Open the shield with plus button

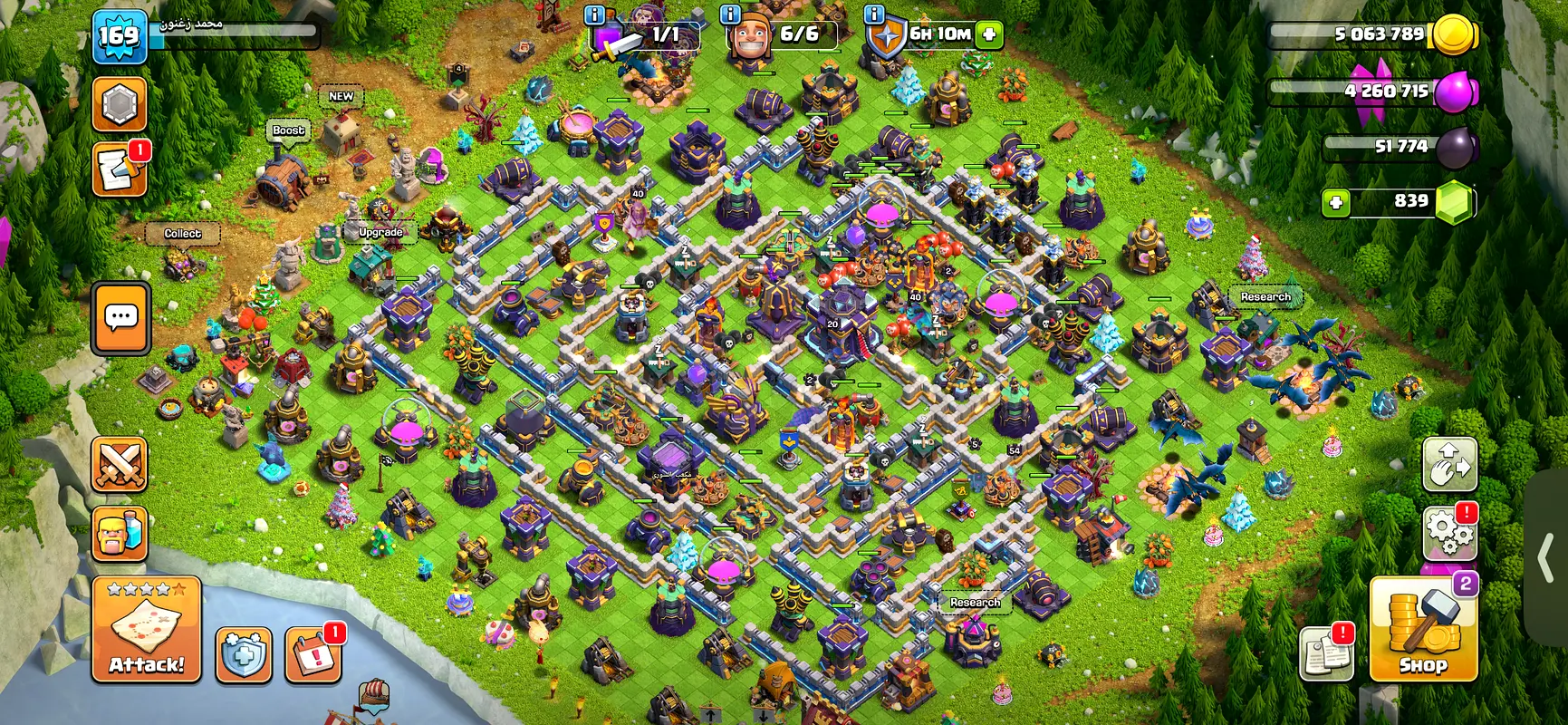(244, 654)
